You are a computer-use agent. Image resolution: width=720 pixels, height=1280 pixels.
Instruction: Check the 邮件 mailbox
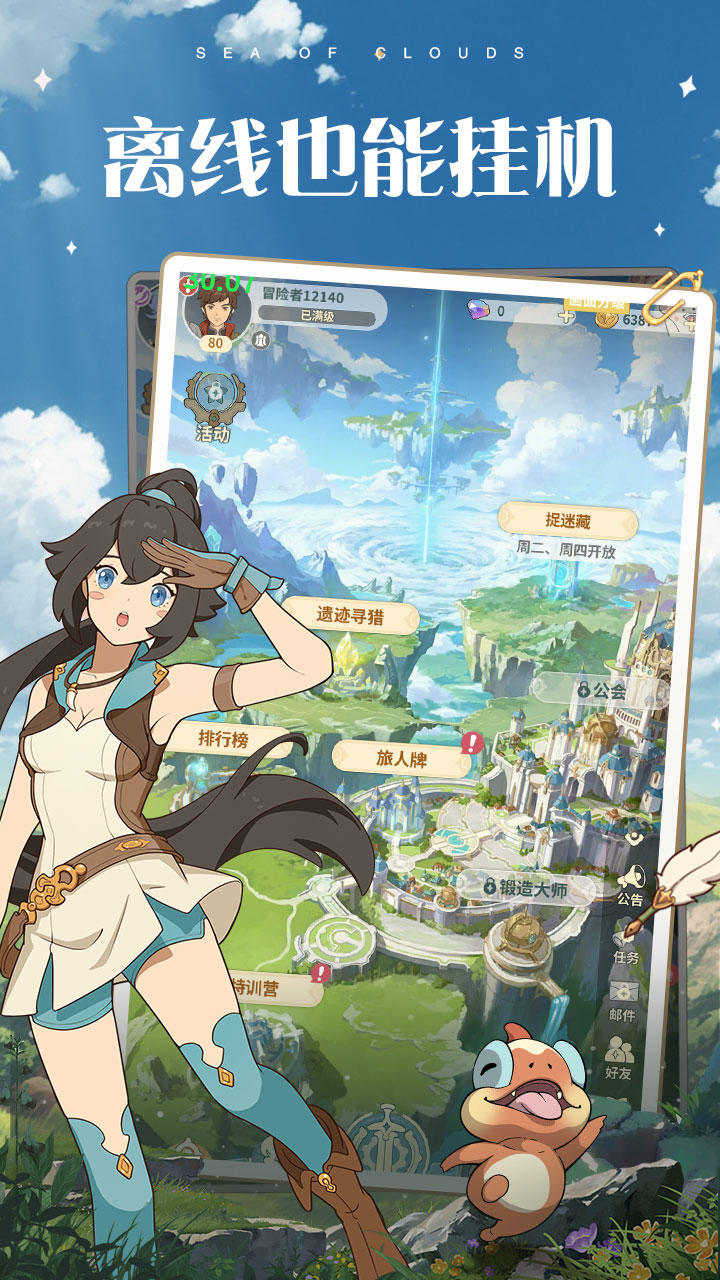(x=623, y=1001)
